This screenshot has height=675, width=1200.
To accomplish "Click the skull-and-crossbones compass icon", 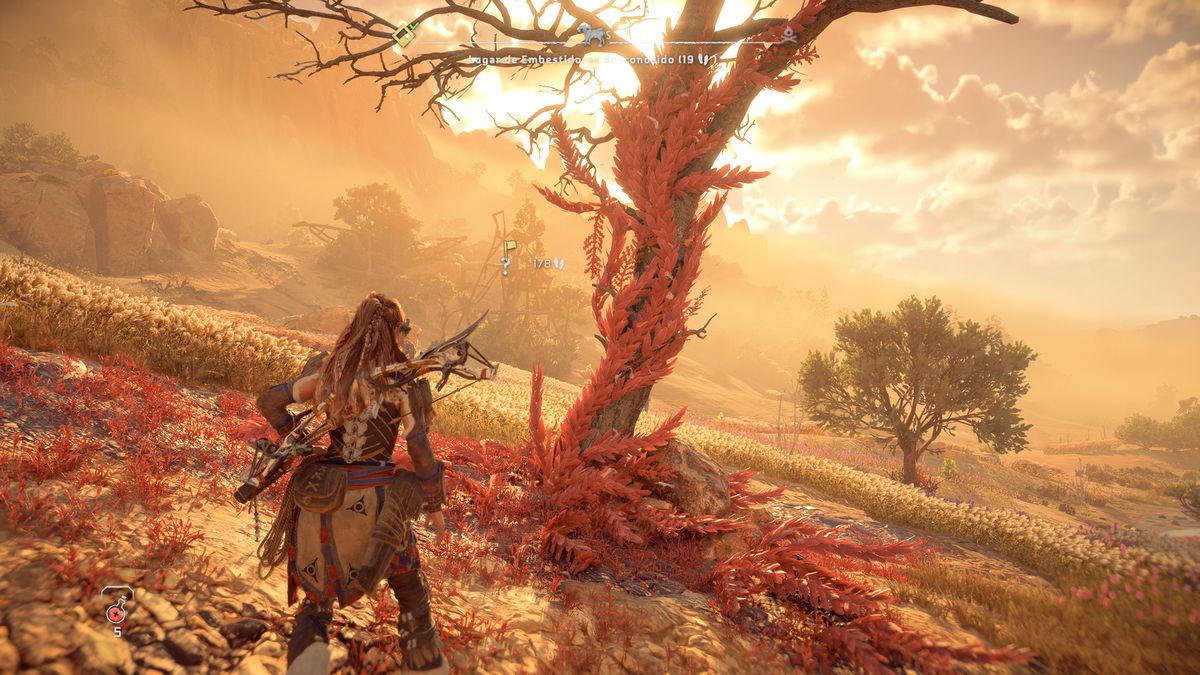I will click(788, 35).
